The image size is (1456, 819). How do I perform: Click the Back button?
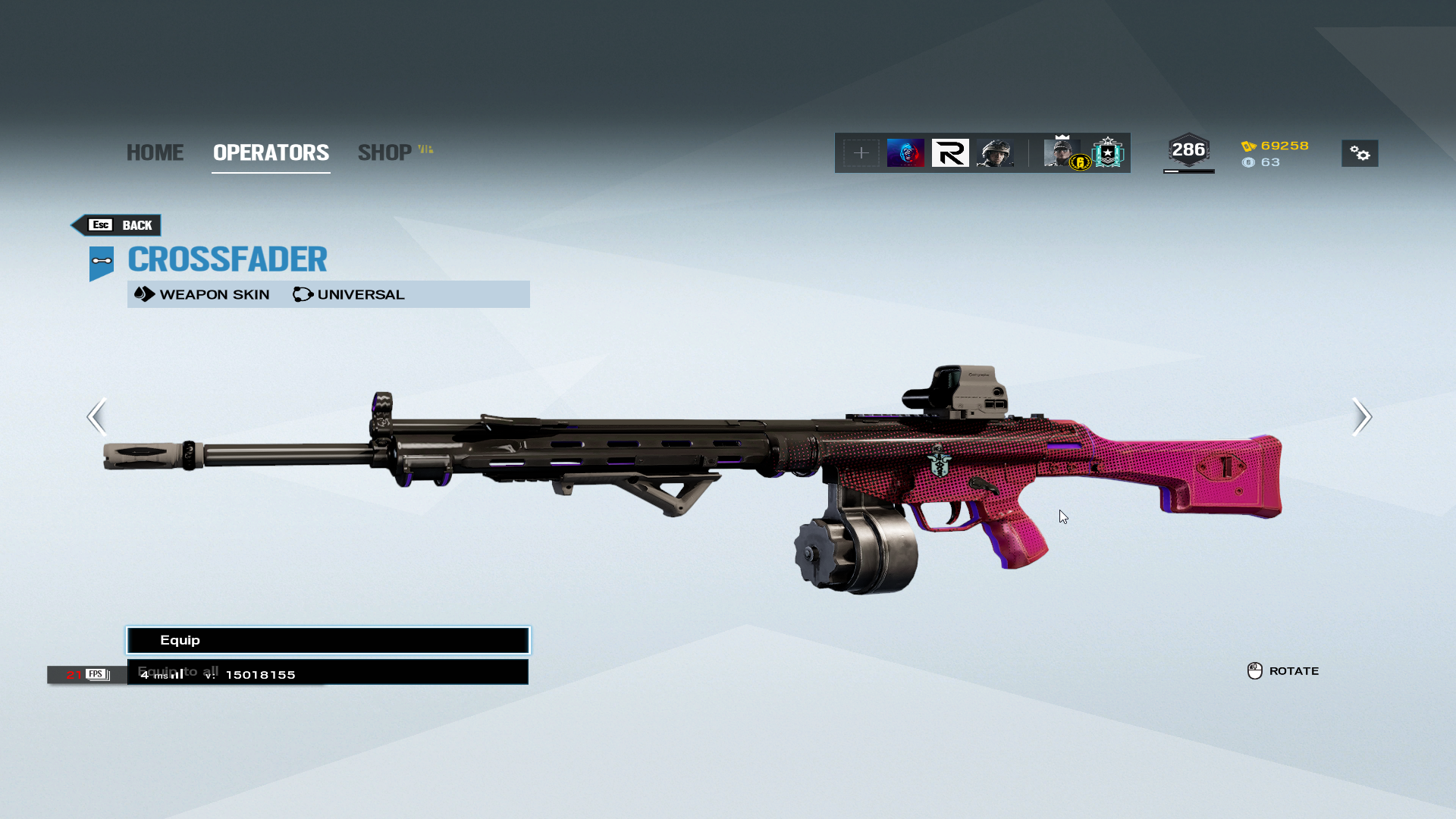point(117,225)
